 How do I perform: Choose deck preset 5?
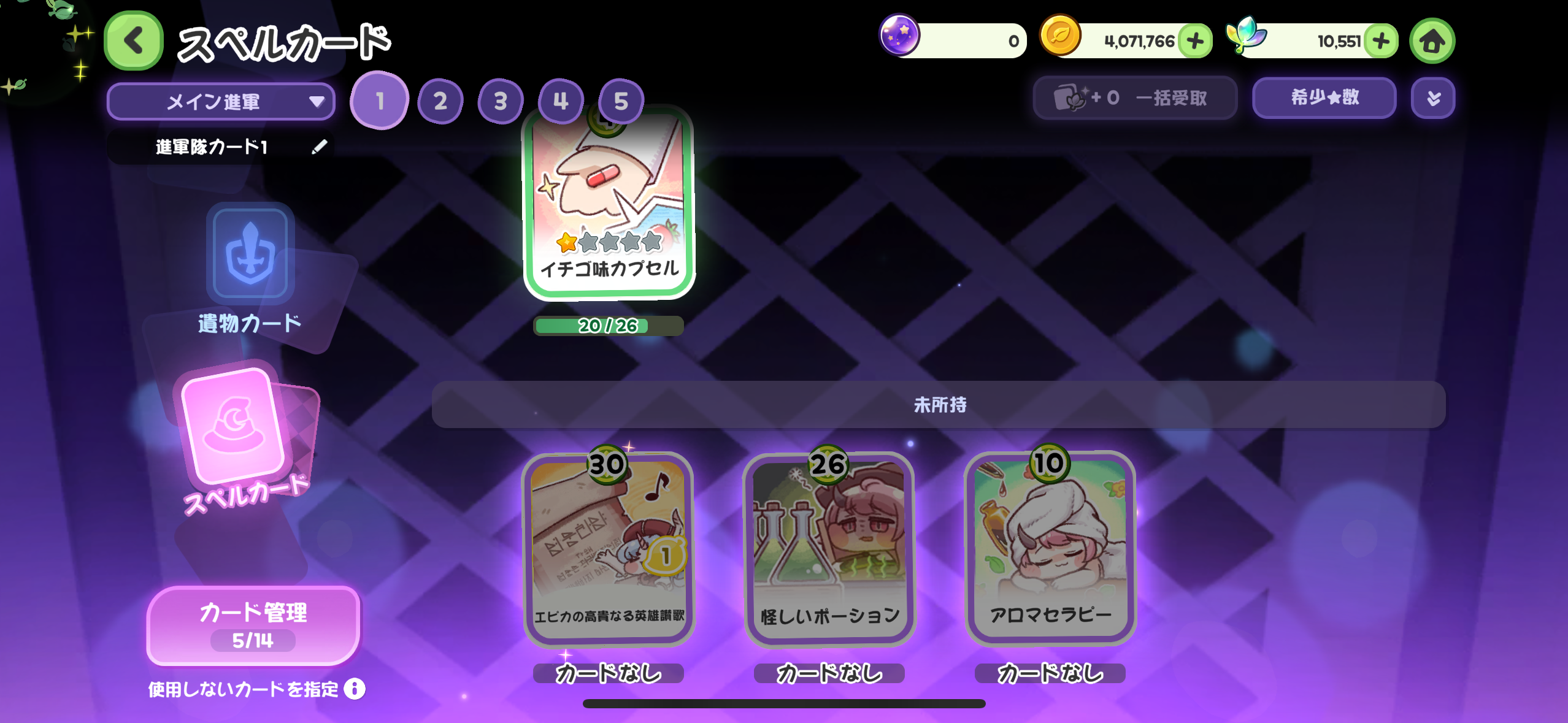[620, 101]
